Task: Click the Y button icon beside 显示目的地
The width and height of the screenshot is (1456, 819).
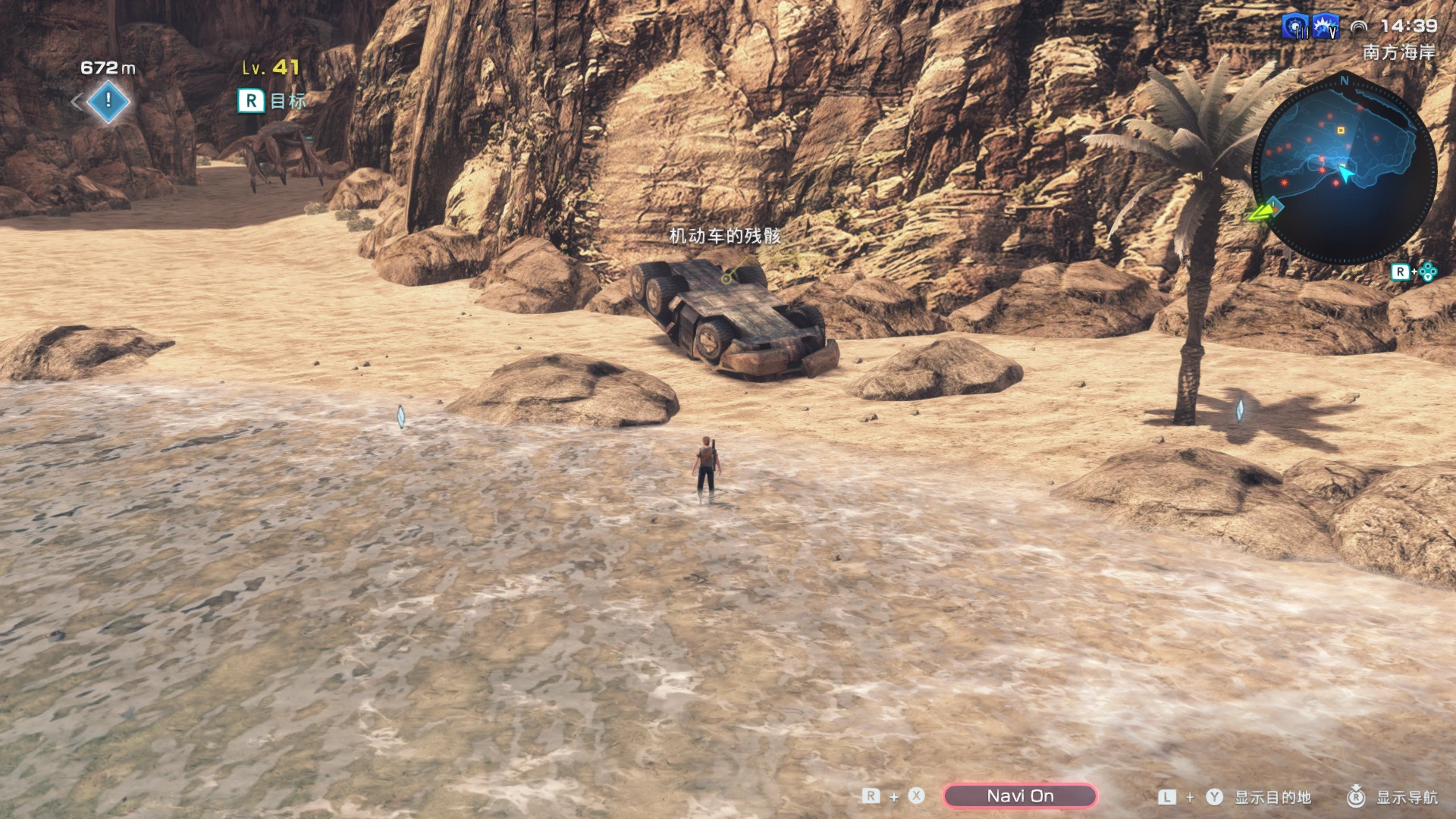Action: (x=1213, y=796)
